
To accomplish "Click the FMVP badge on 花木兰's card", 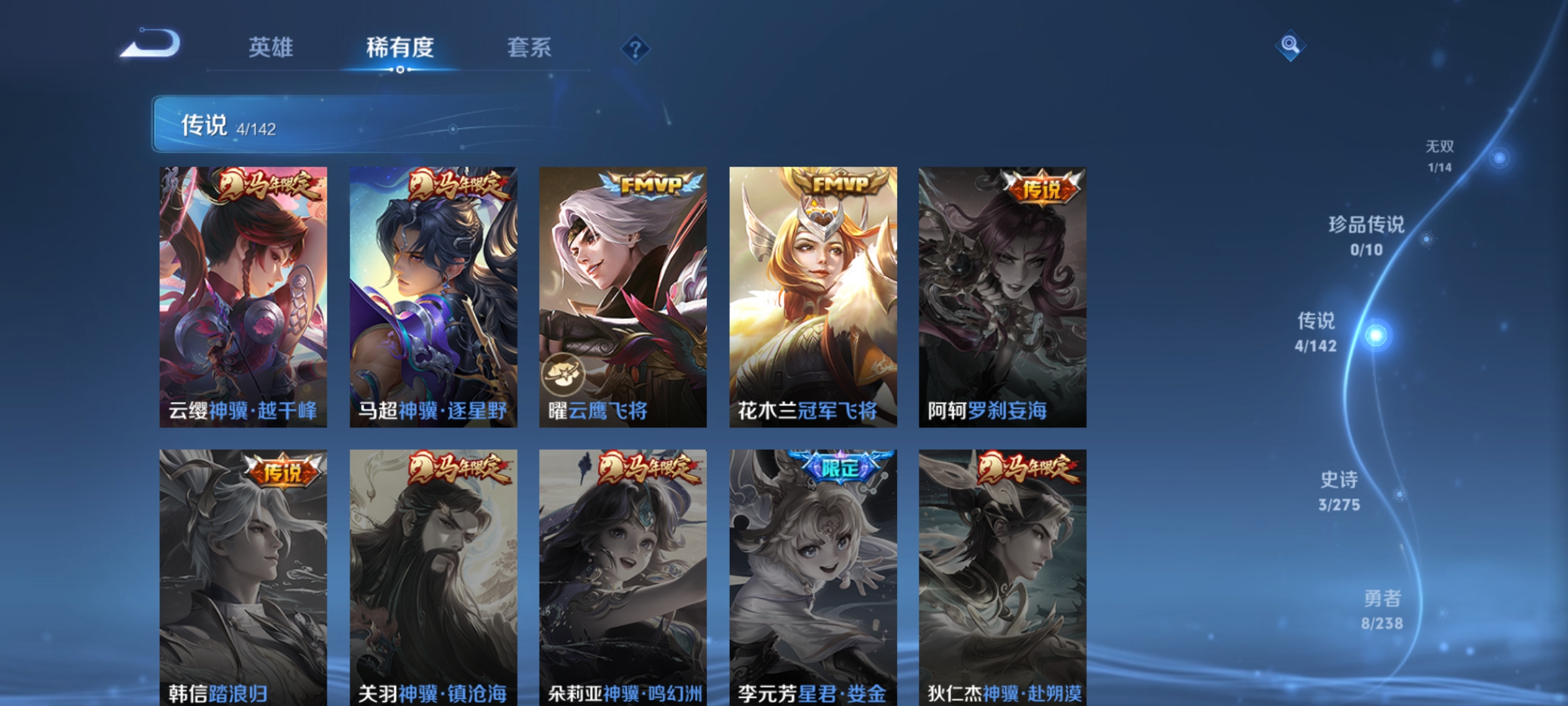I will click(x=838, y=186).
